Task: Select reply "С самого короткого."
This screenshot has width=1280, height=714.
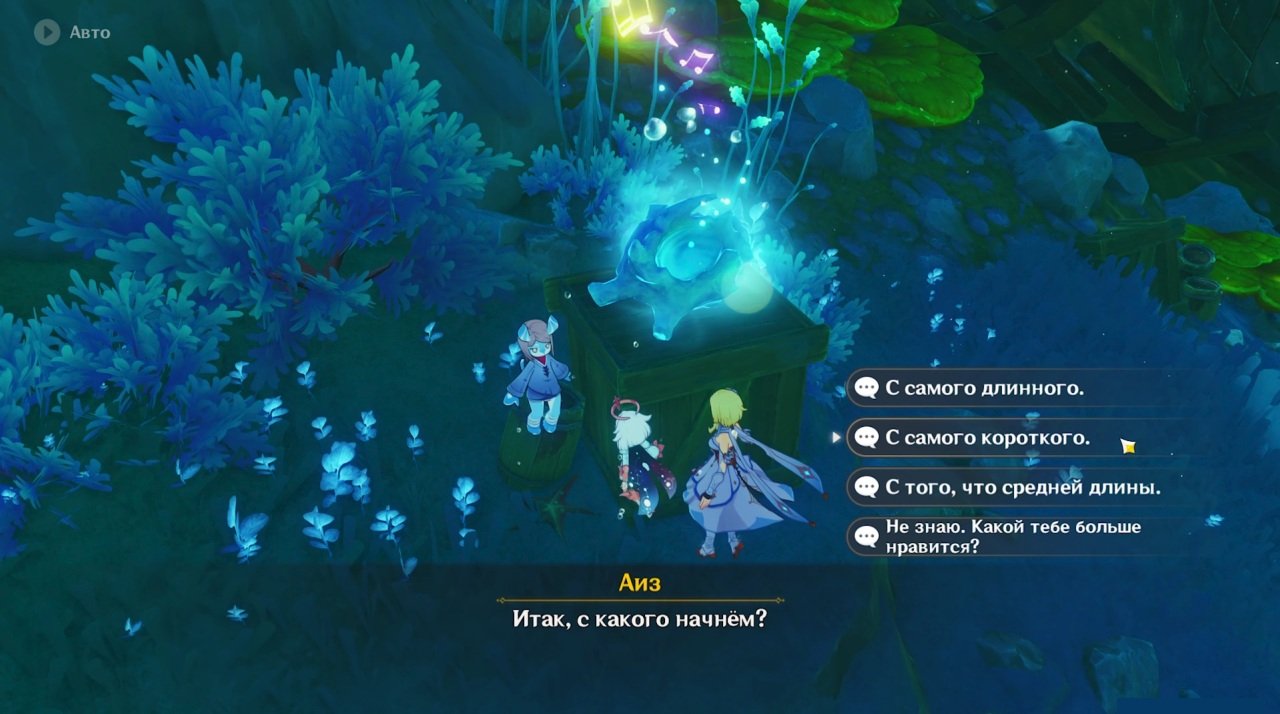Action: pyautogui.click(x=987, y=438)
